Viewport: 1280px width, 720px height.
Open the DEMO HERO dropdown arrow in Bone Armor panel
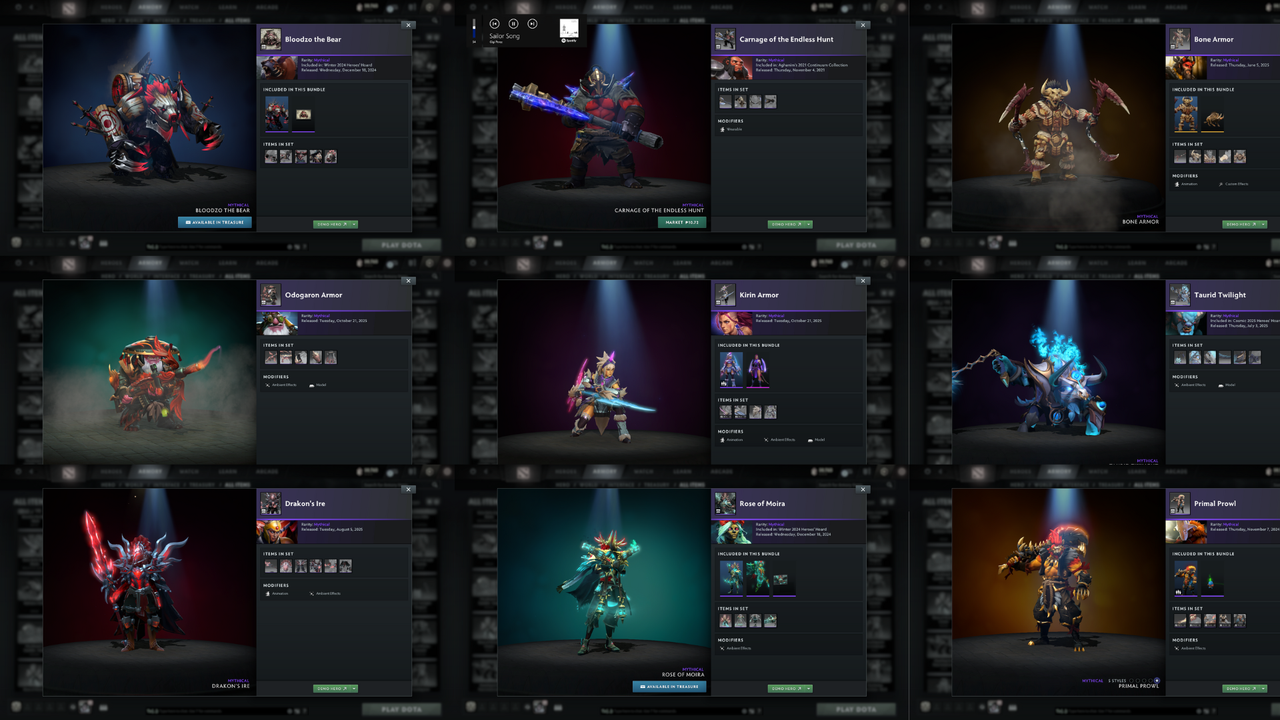(x=1263, y=224)
